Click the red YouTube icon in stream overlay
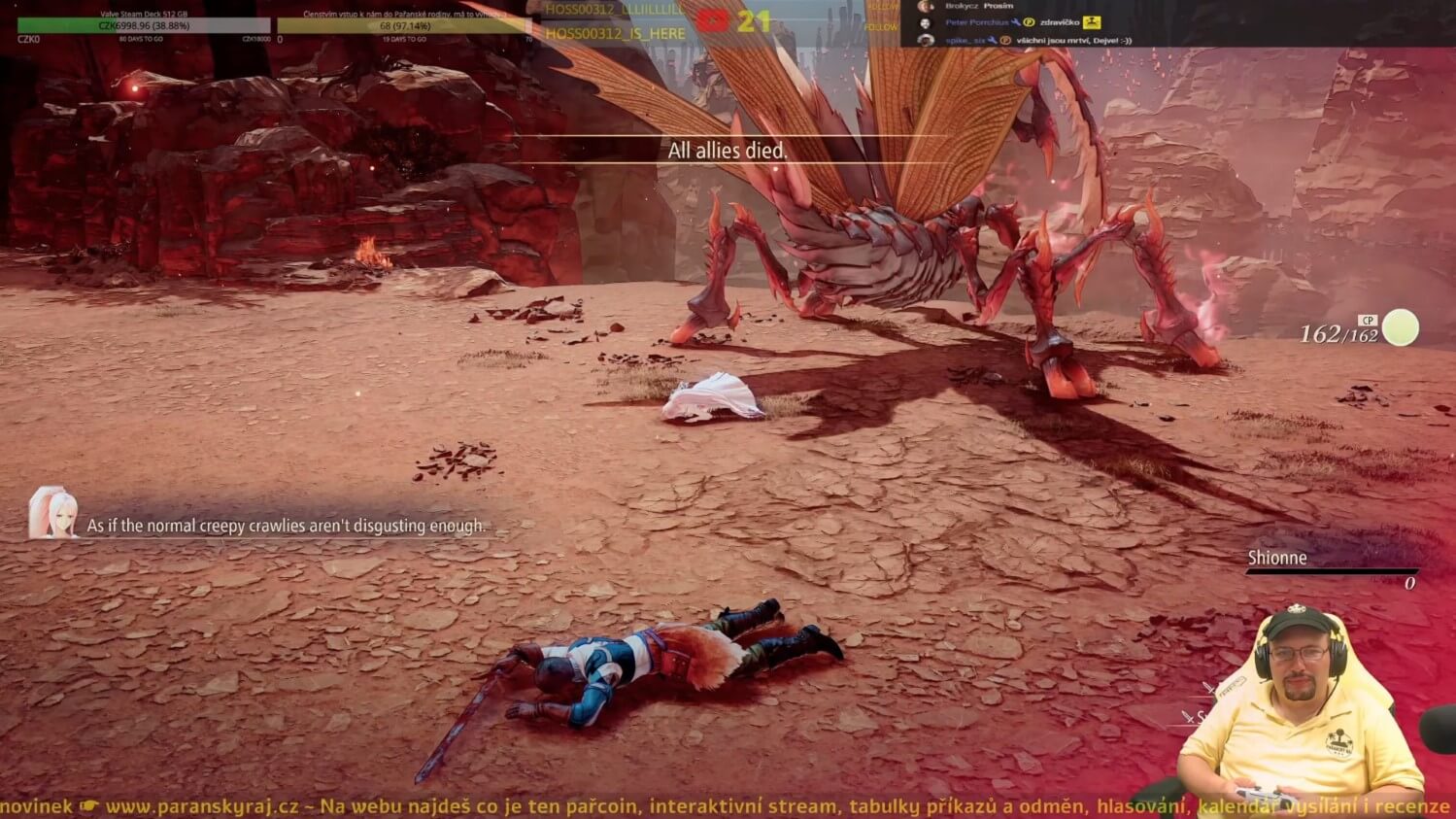This screenshot has height=819, width=1456. (712, 19)
